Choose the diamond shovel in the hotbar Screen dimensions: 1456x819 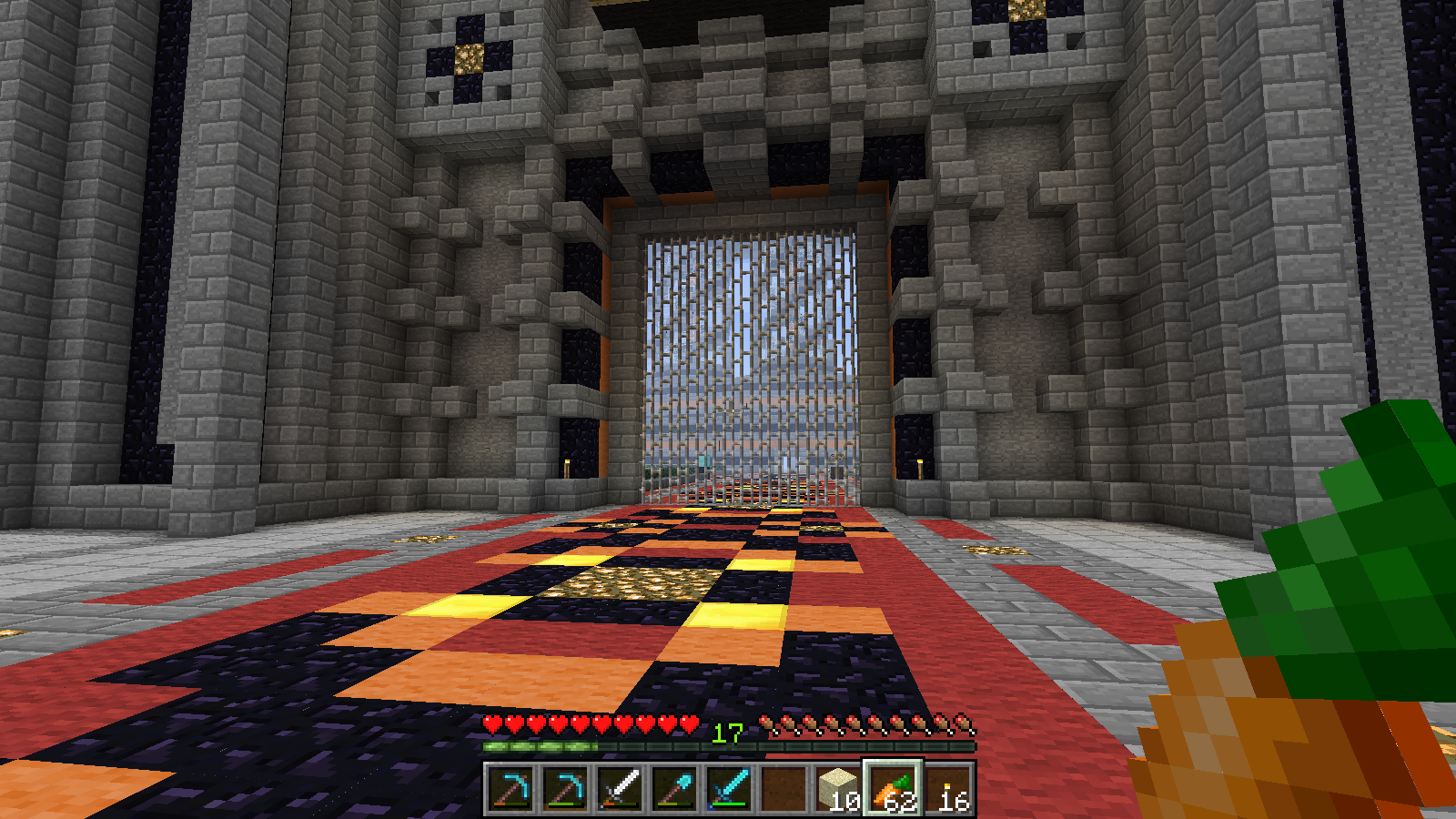(674, 788)
